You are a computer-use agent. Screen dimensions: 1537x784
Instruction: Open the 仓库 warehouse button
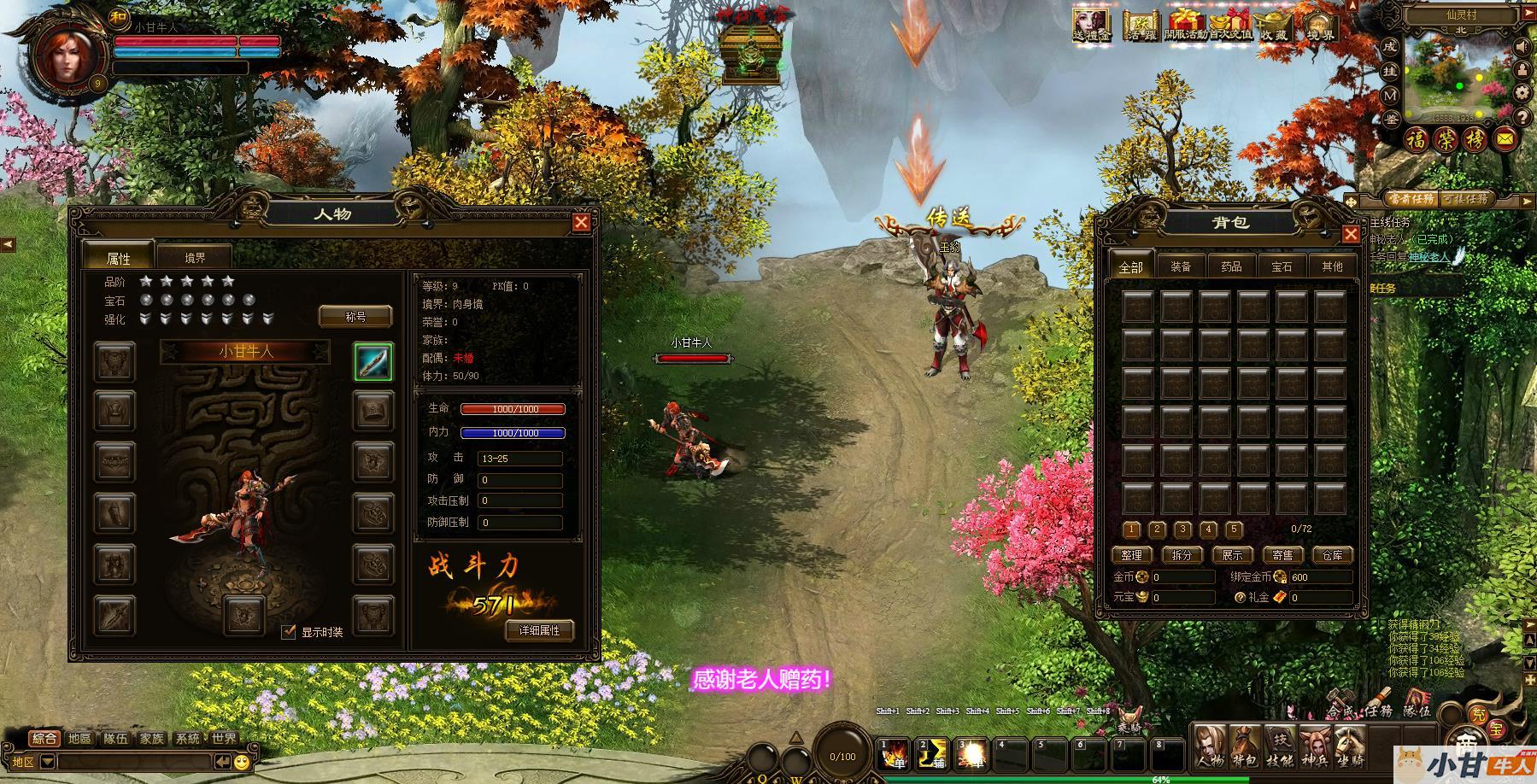pyautogui.click(x=1332, y=555)
